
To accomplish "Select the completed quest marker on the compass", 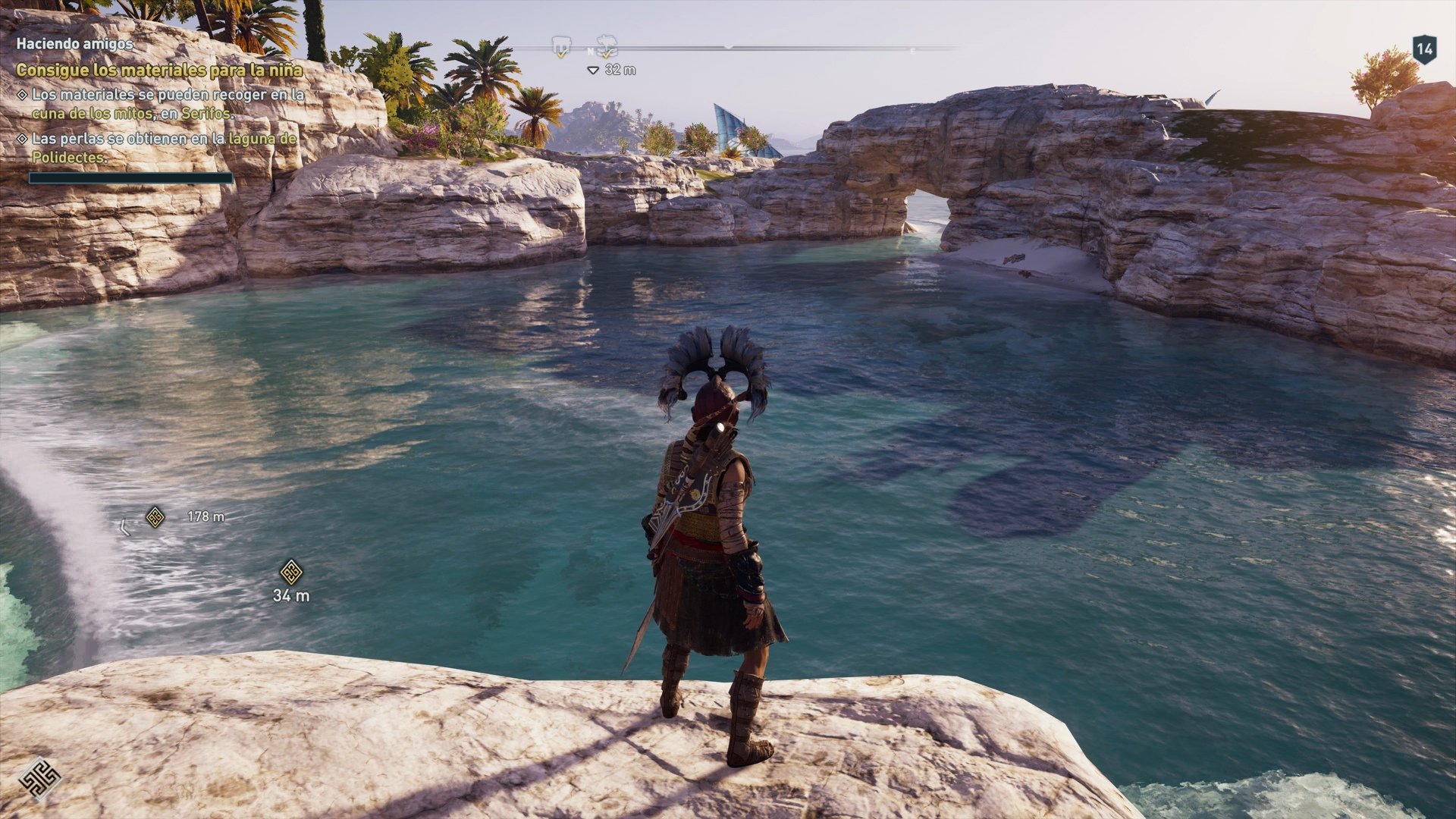I will (561, 45).
